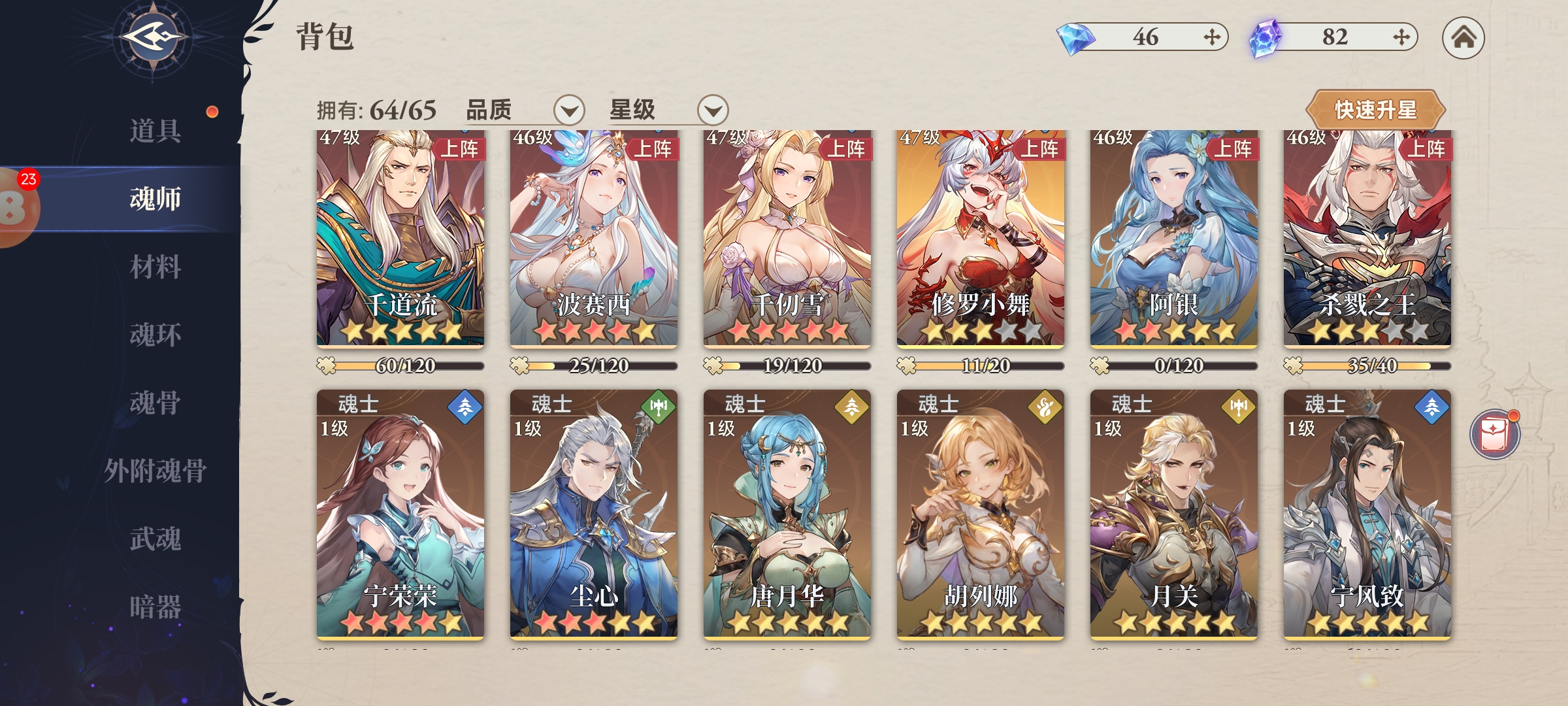Open the 品质 quality filter dropdown

(568, 110)
